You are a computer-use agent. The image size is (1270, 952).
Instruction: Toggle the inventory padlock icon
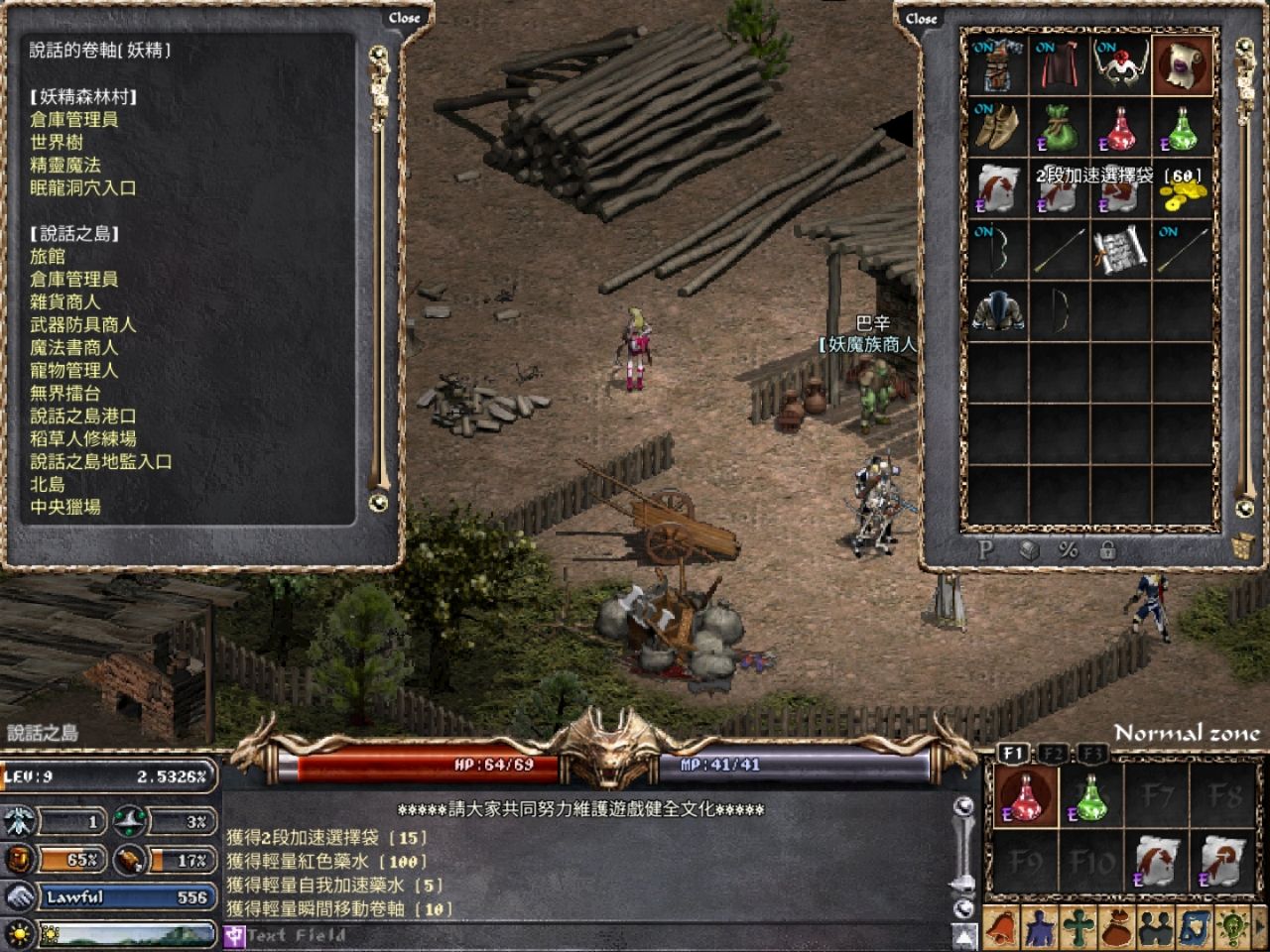[x=1107, y=549]
